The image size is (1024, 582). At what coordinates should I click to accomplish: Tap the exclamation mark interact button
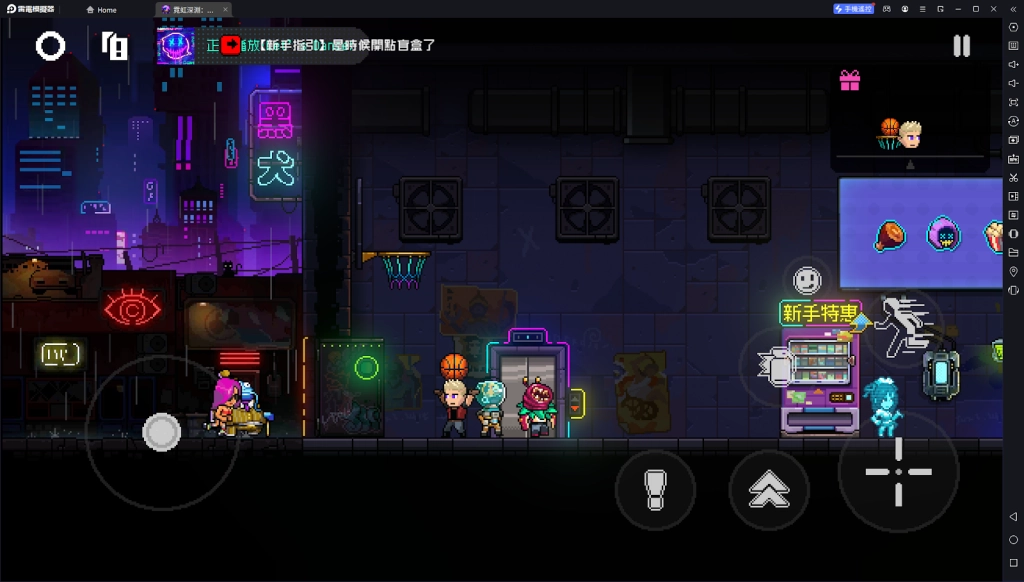pos(655,490)
